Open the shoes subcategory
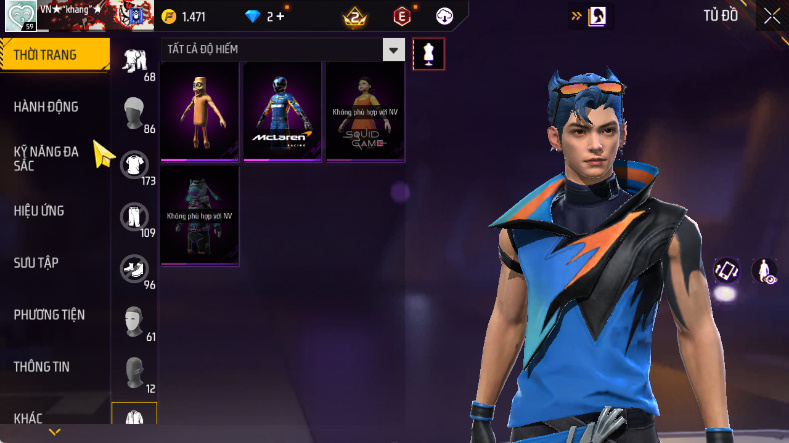The width and height of the screenshot is (789, 443). pos(134,267)
